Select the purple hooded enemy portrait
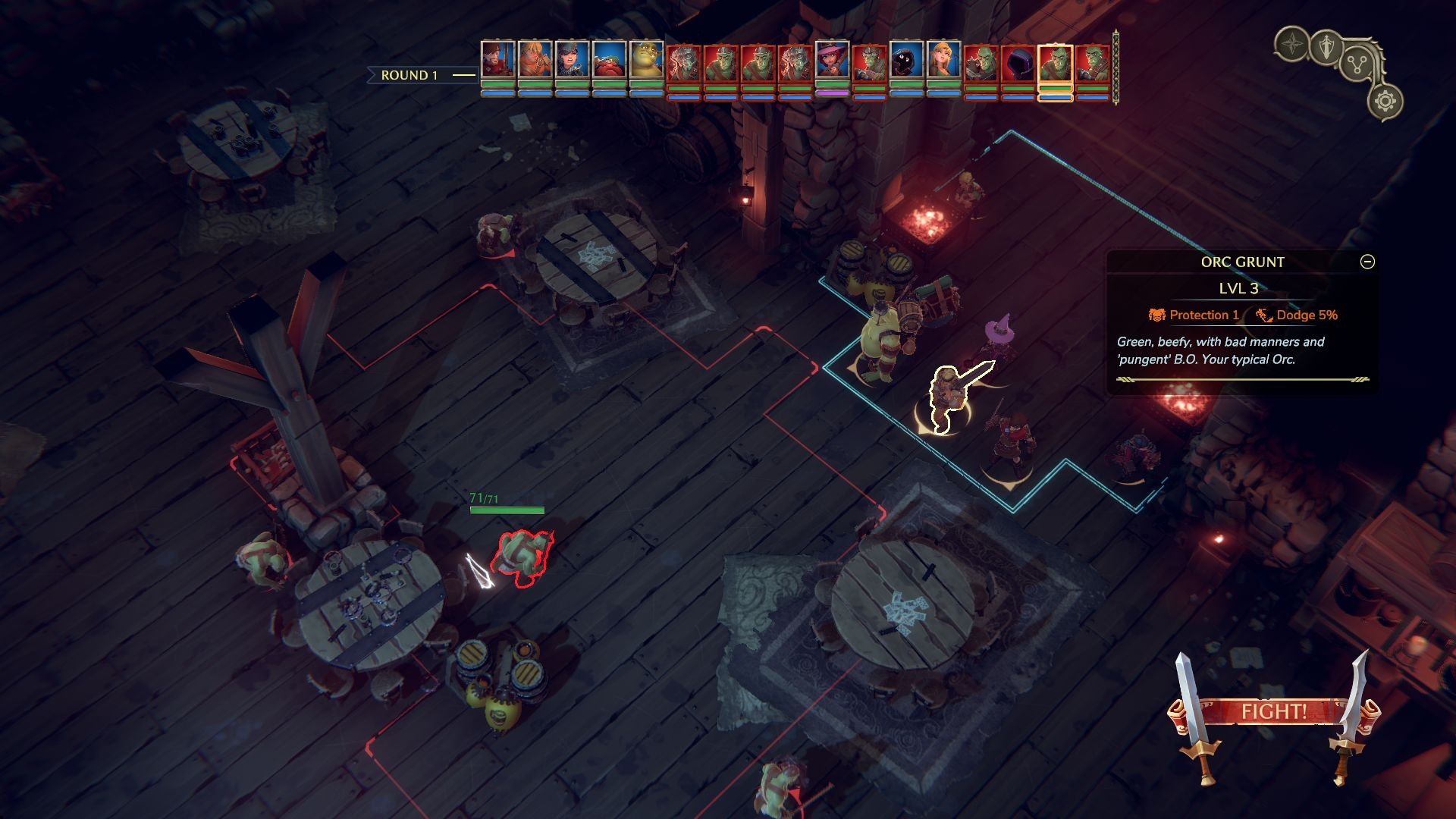Screen dimensions: 1456x819 [1018, 62]
